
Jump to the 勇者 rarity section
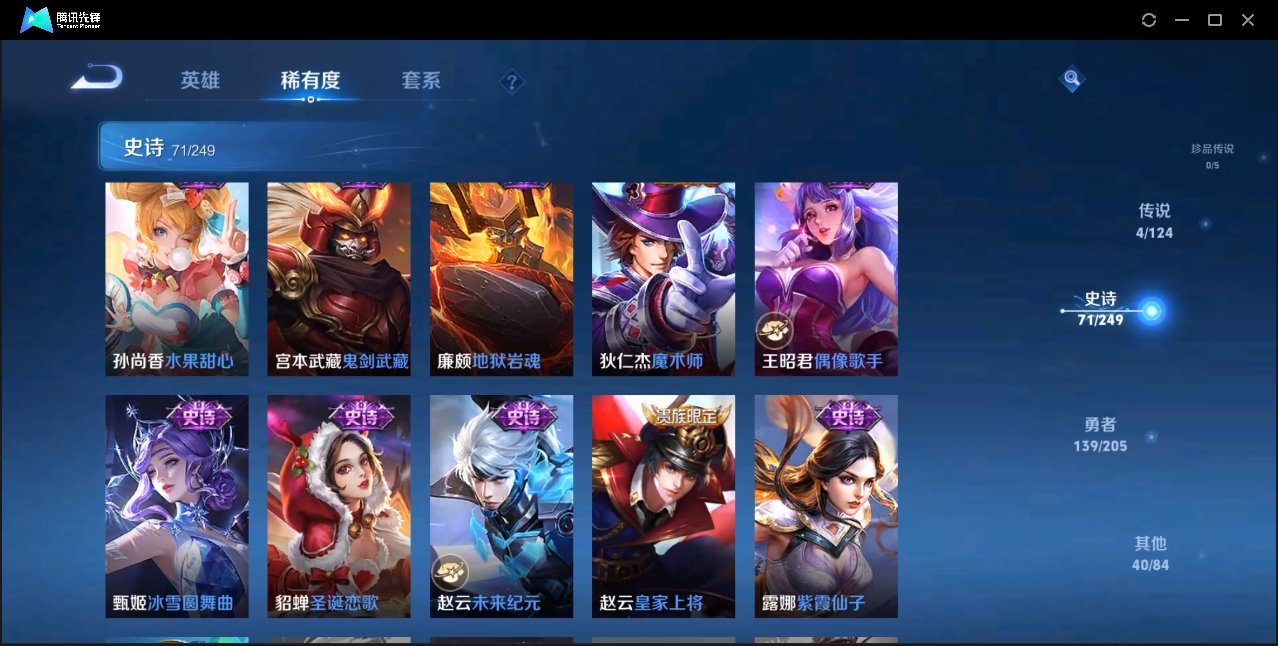1100,434
